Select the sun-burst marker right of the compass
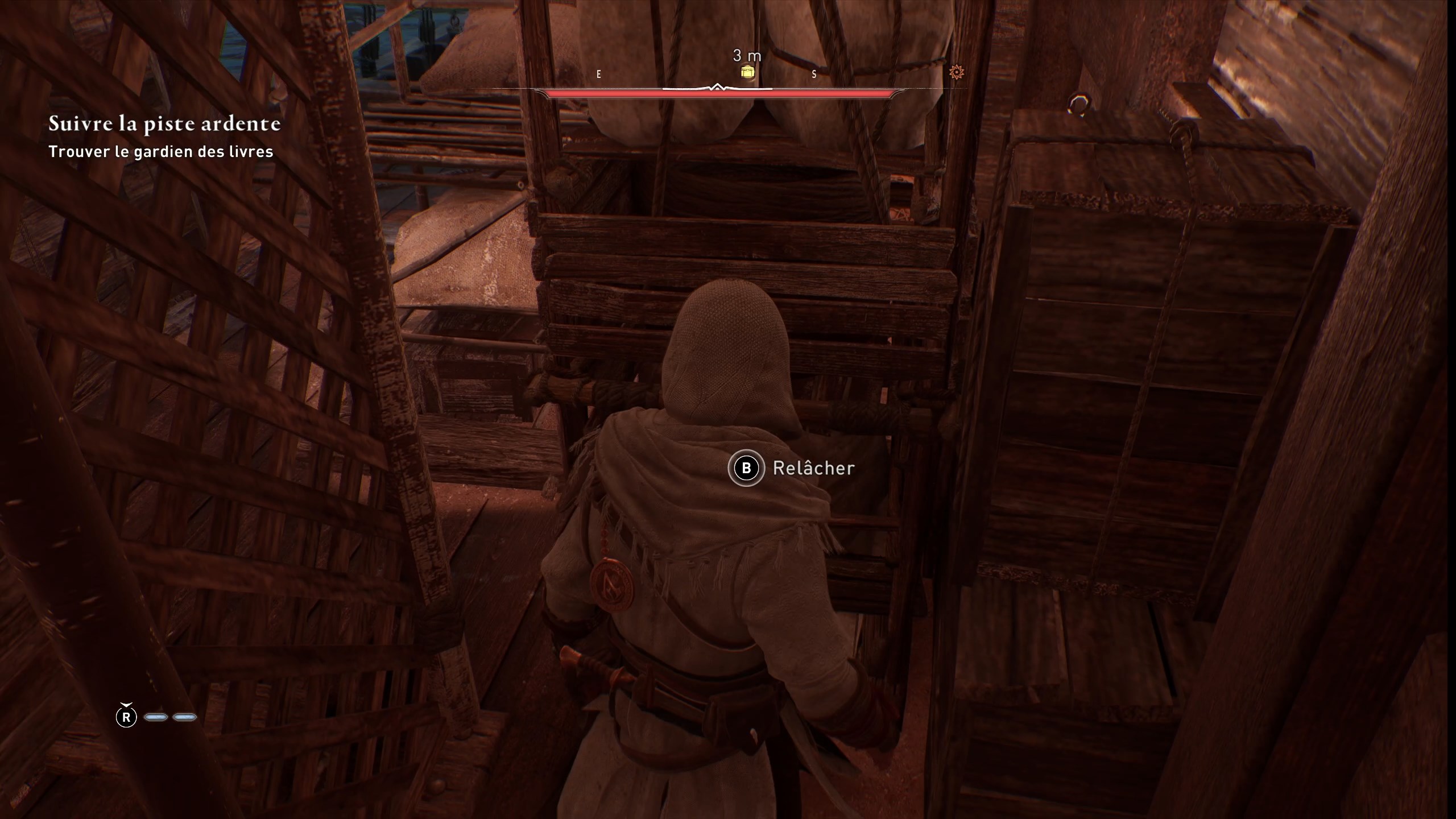1456x819 pixels. click(956, 71)
